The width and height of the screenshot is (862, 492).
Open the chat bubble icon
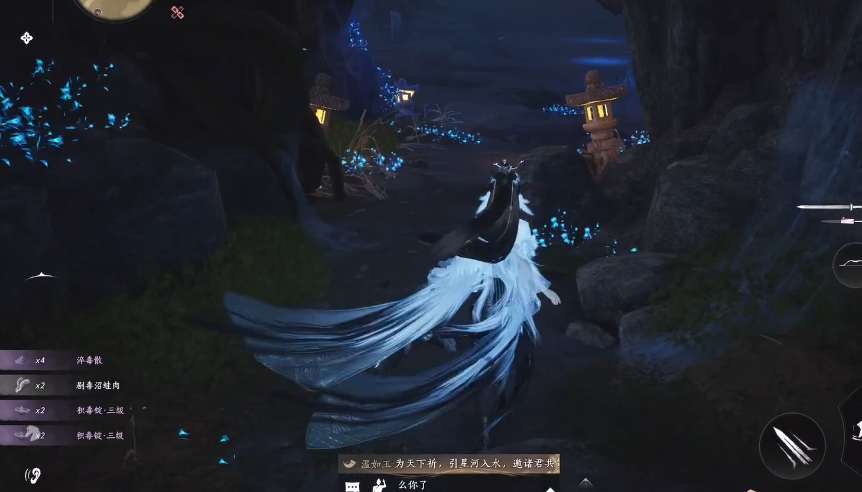point(352,486)
